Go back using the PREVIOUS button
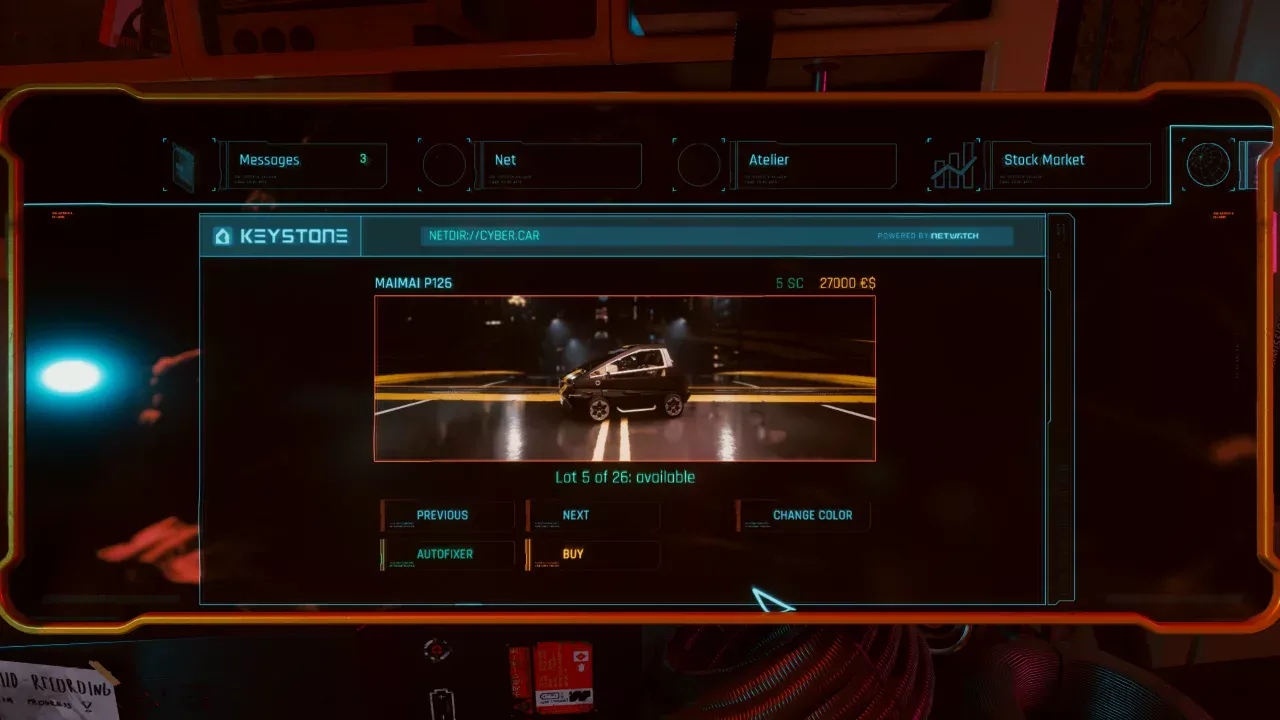The width and height of the screenshot is (1280, 720). (x=447, y=514)
